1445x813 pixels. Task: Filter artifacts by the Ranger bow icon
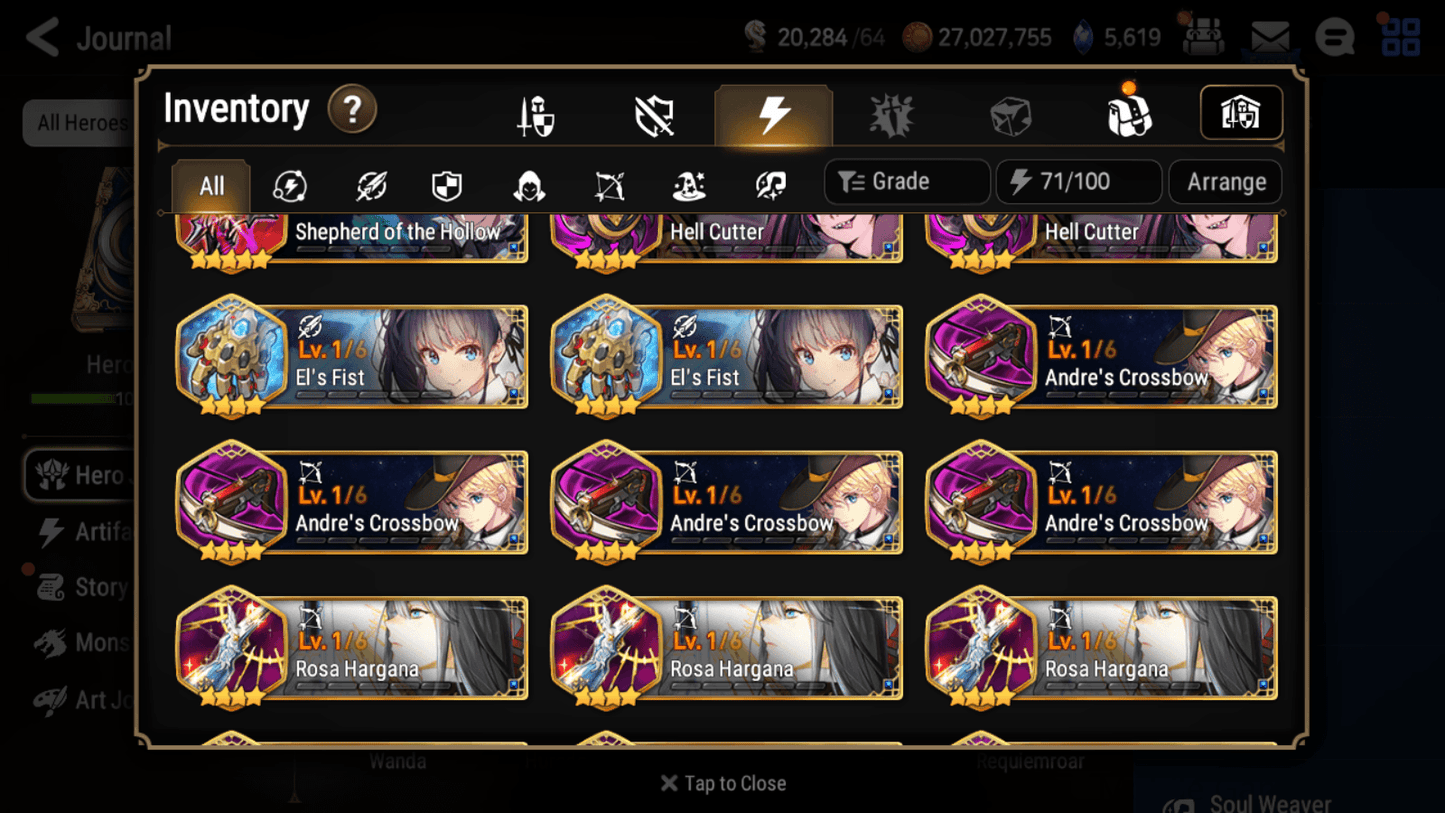click(609, 182)
